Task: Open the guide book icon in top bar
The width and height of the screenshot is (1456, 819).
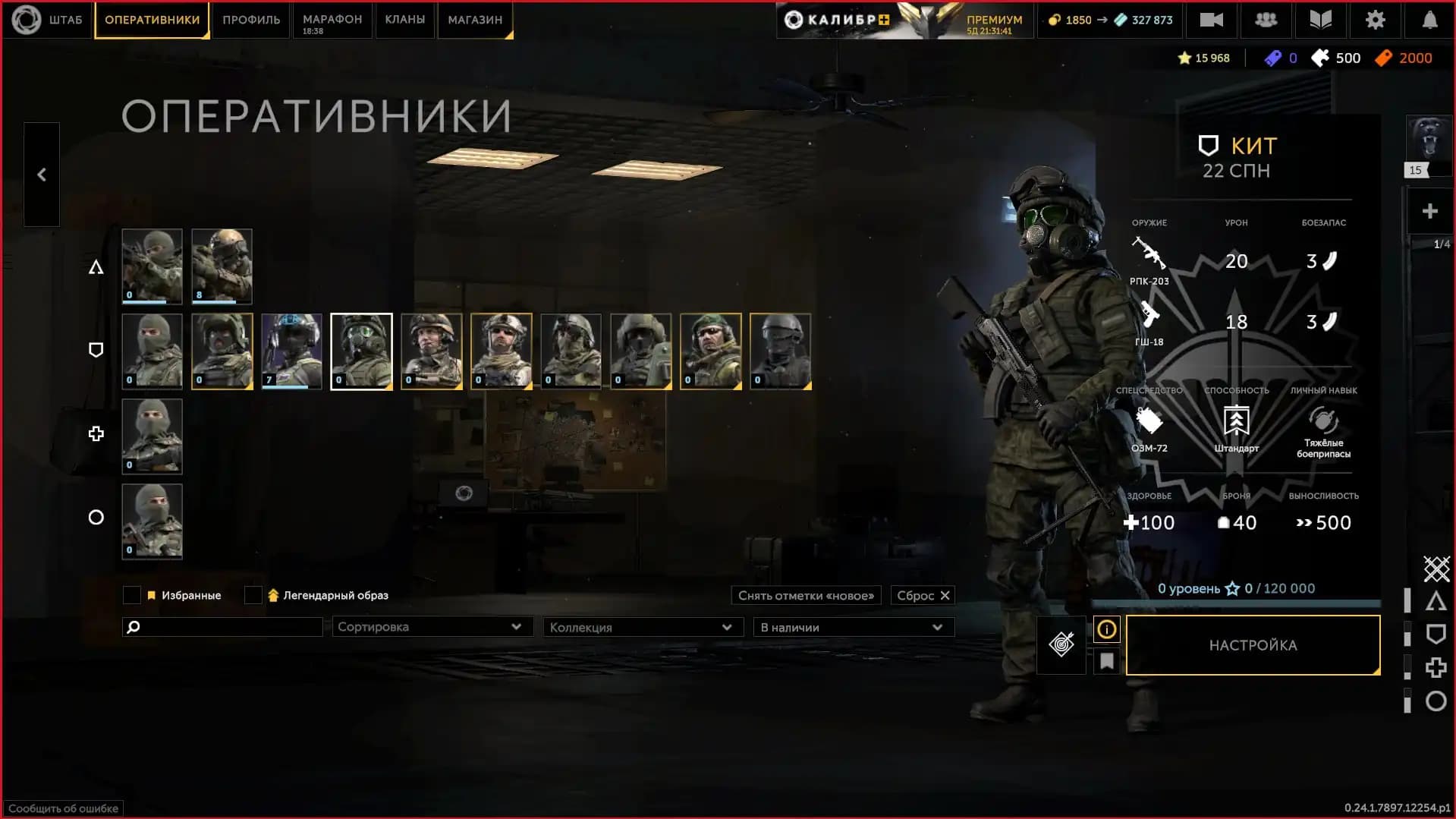Action: tap(1320, 20)
